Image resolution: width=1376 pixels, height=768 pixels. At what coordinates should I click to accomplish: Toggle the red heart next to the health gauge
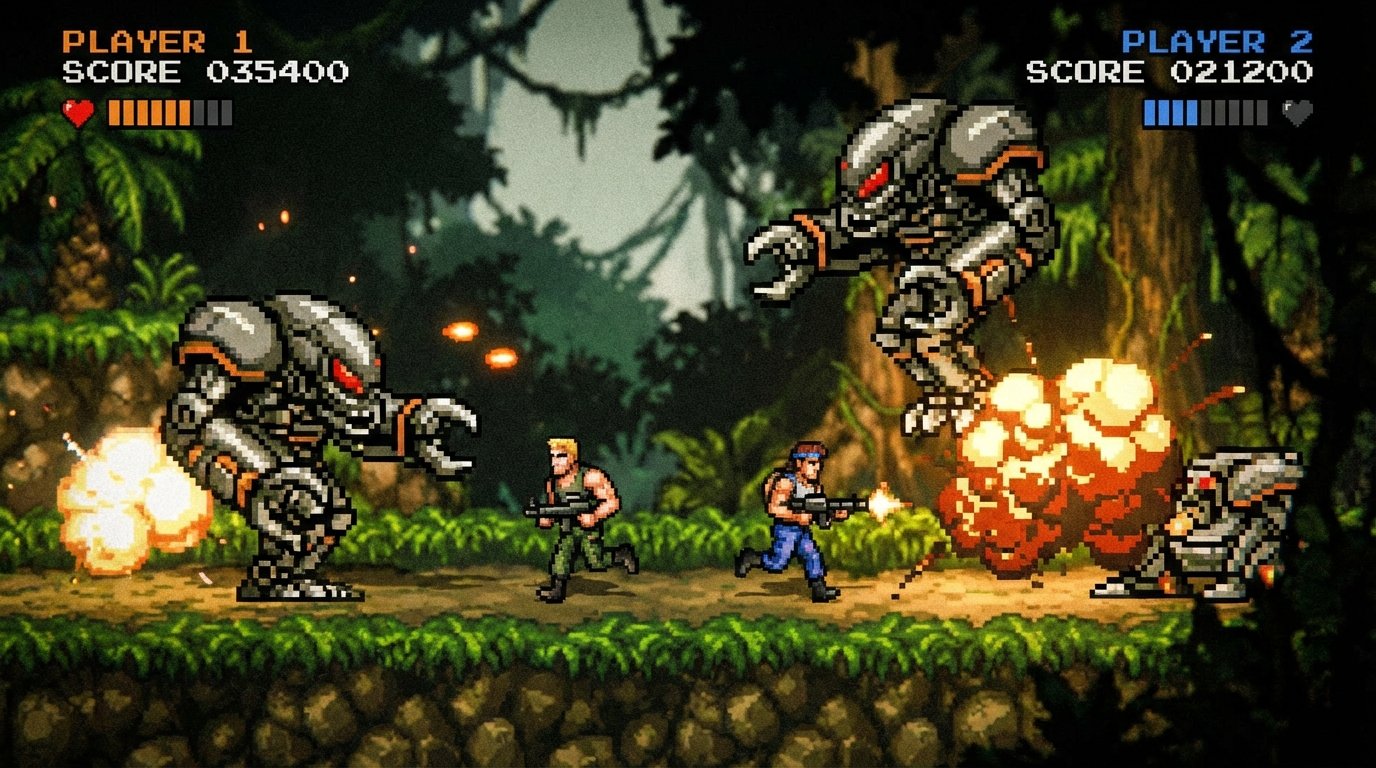[79, 113]
